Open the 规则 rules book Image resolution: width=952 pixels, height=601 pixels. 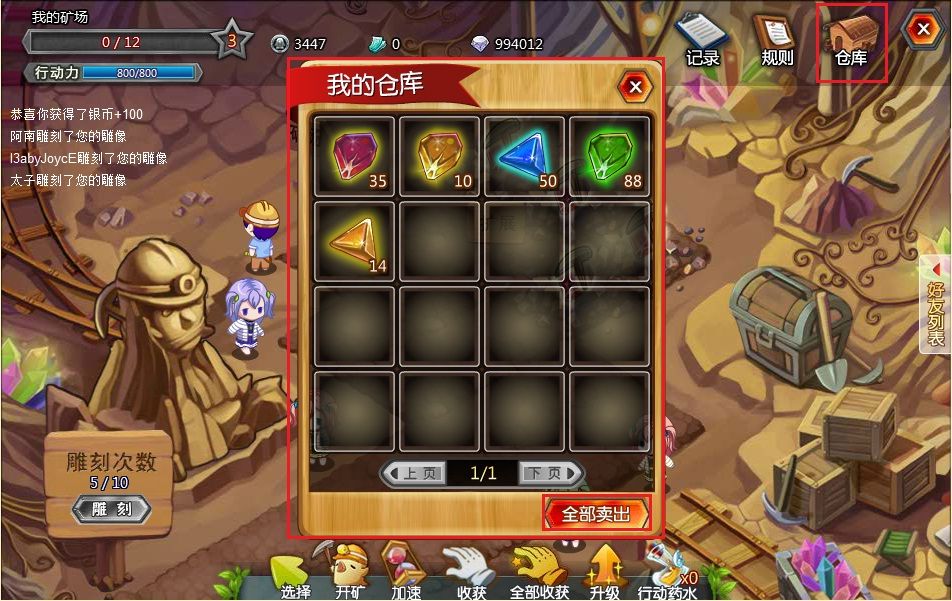[x=776, y=41]
